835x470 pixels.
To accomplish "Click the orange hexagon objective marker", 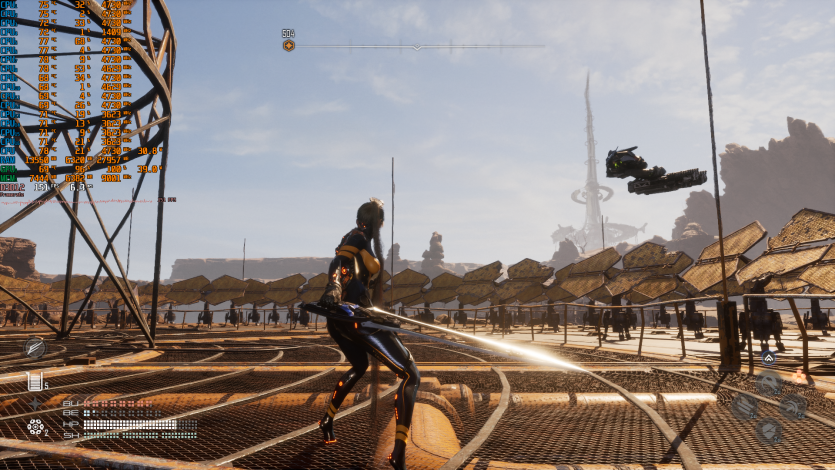I will 288,45.
